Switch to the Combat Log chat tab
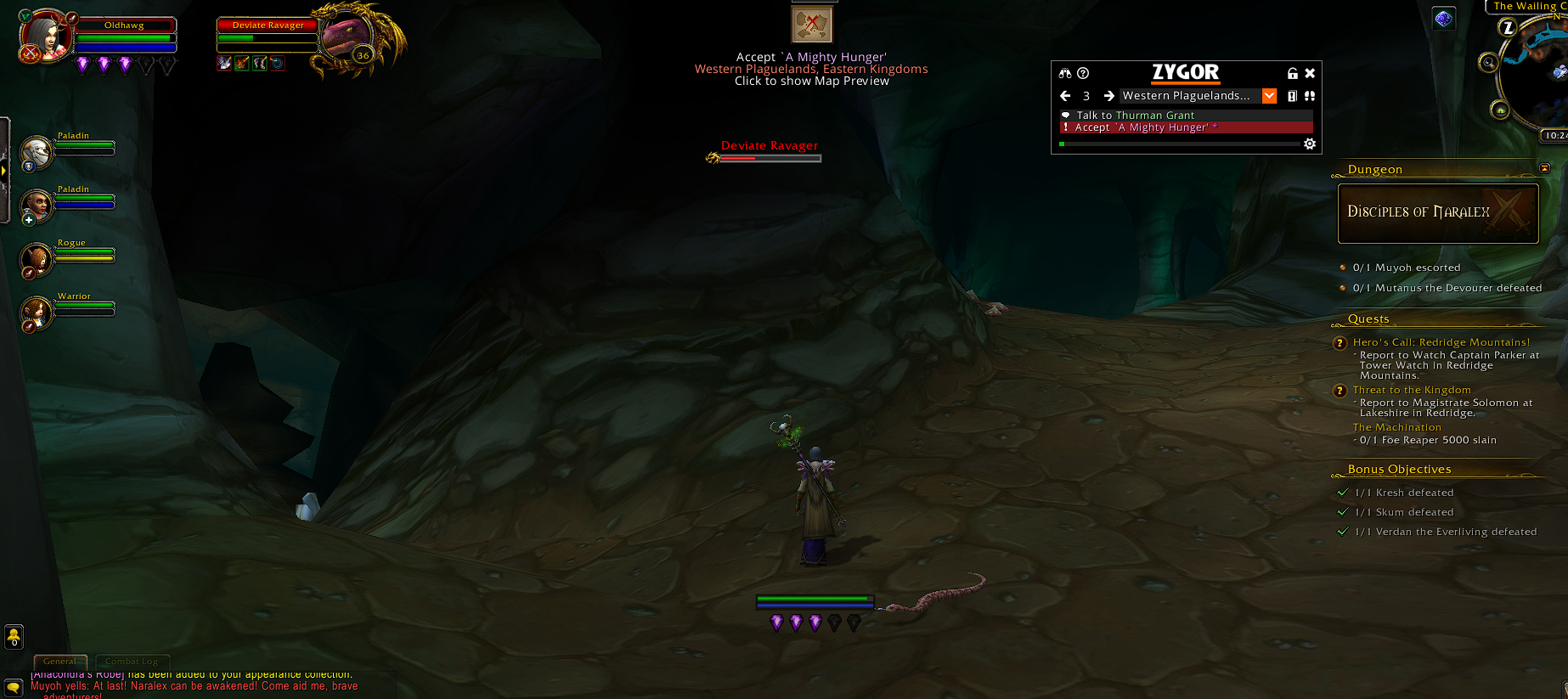Viewport: 1568px width, 699px height. [132, 662]
